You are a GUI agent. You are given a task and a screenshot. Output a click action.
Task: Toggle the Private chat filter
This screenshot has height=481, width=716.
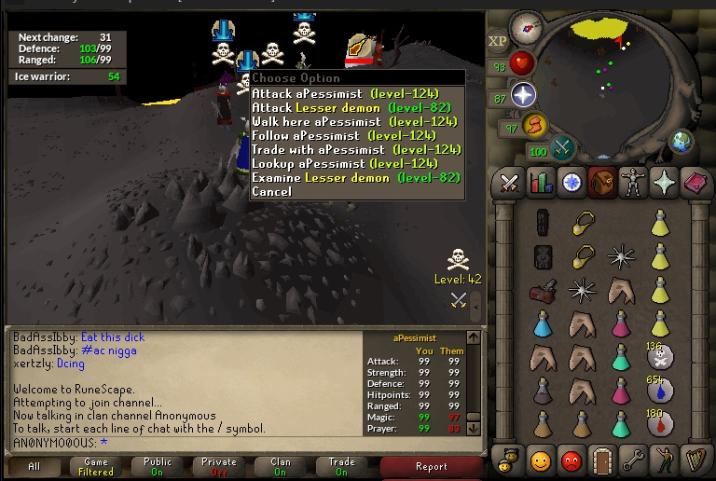[219, 466]
